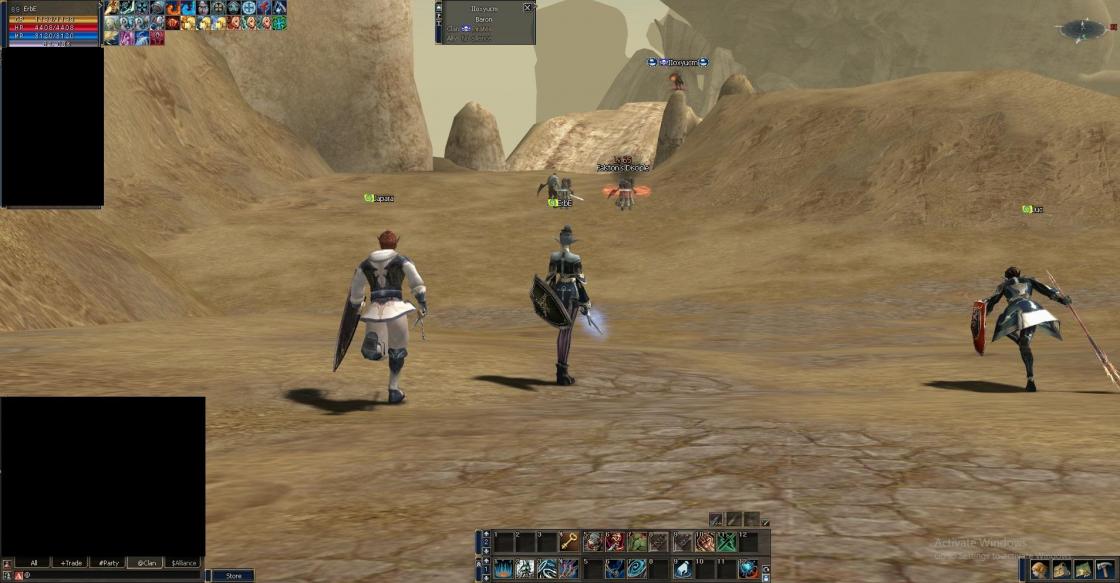
Task: Show the $Alliance chat tab
Action: pos(183,563)
